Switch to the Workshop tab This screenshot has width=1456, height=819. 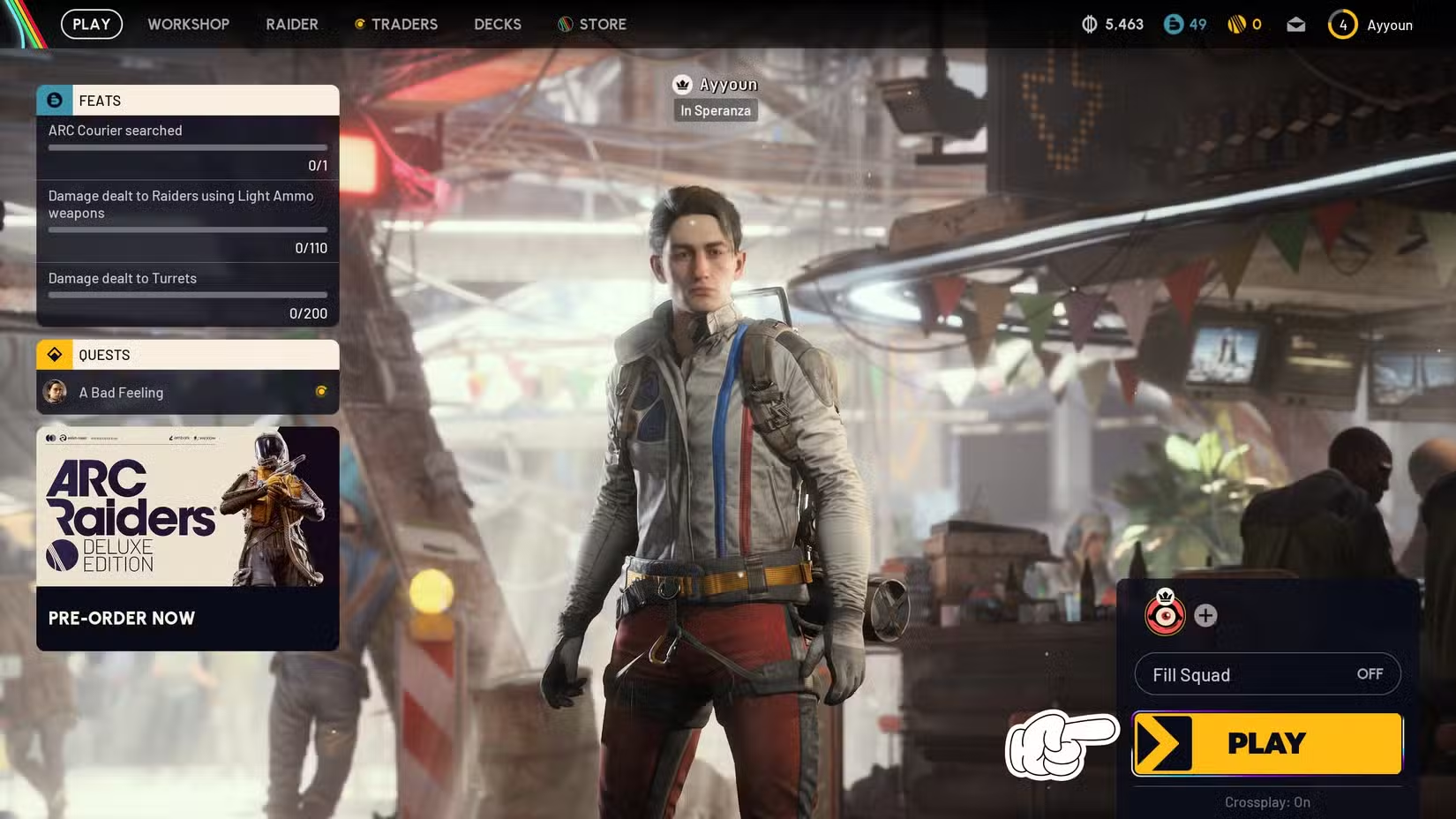point(188,24)
